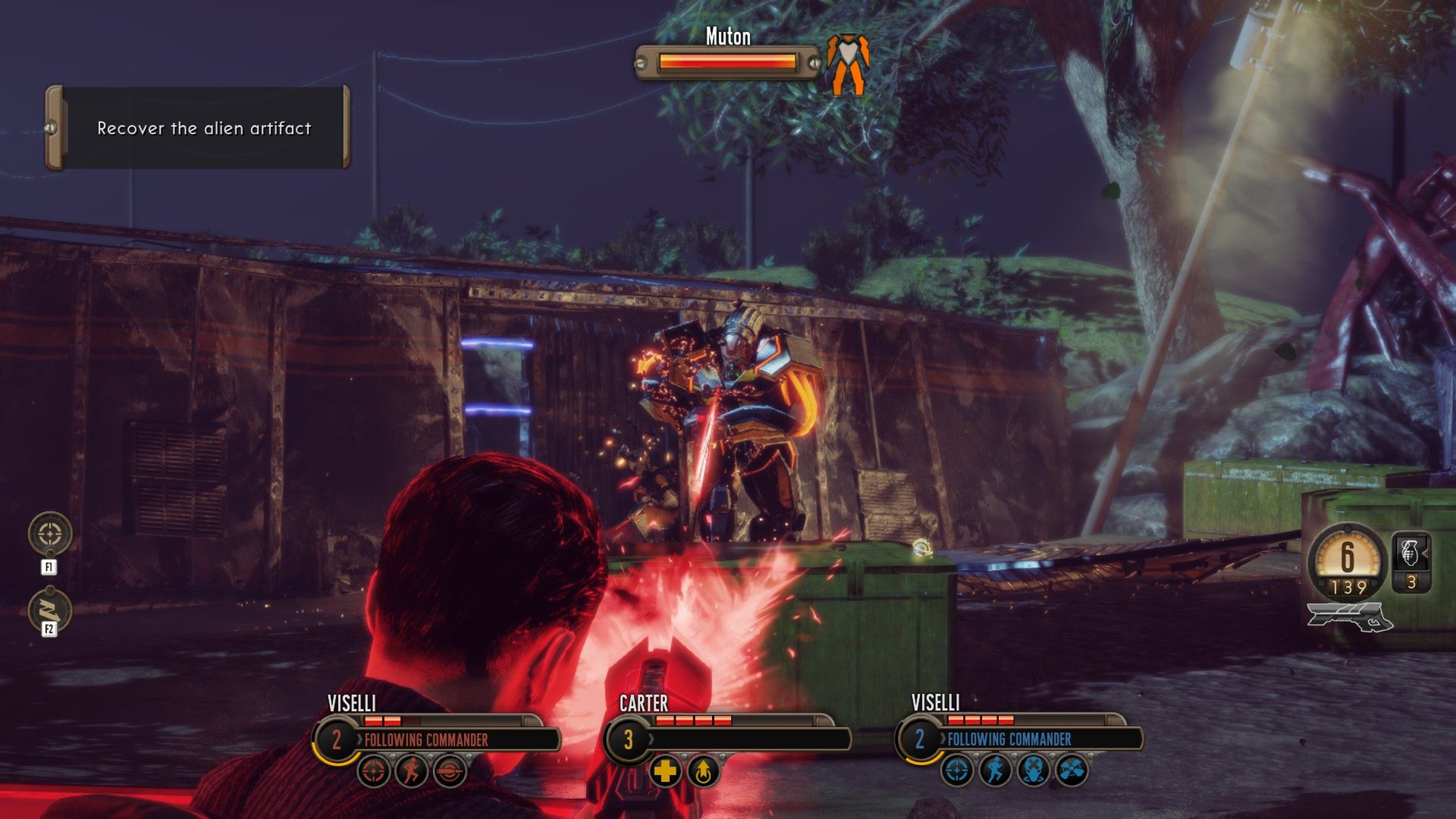Select agent Carter's level 3 status panel
The width and height of the screenshot is (1456, 819).
coord(728,739)
